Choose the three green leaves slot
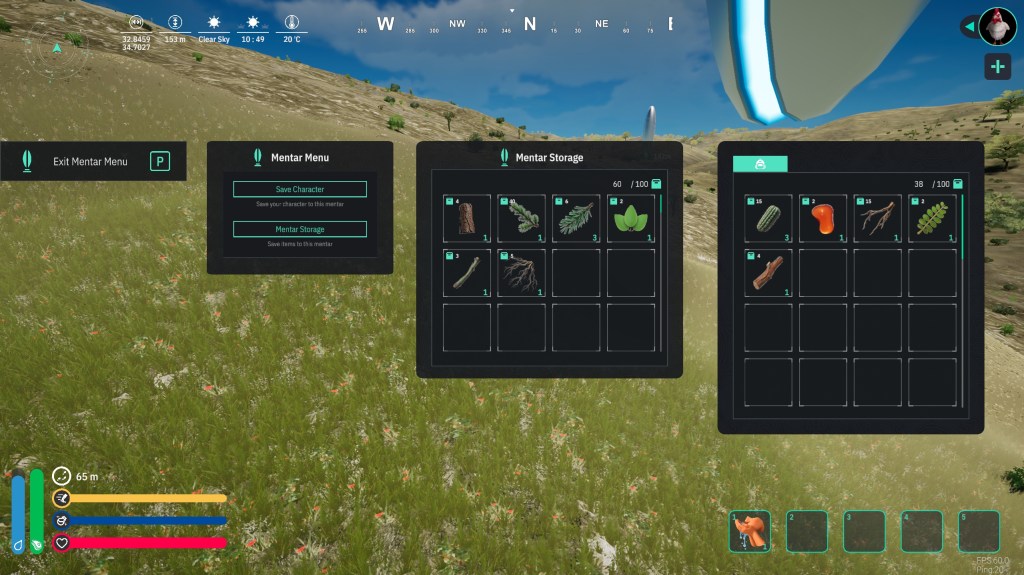This screenshot has width=1024, height=575. [631, 218]
